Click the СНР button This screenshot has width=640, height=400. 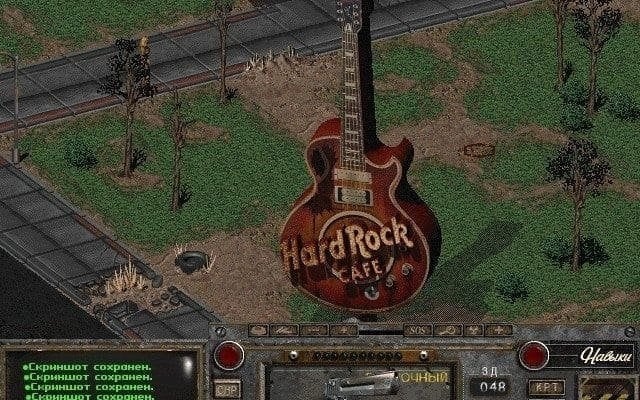pos(227,388)
